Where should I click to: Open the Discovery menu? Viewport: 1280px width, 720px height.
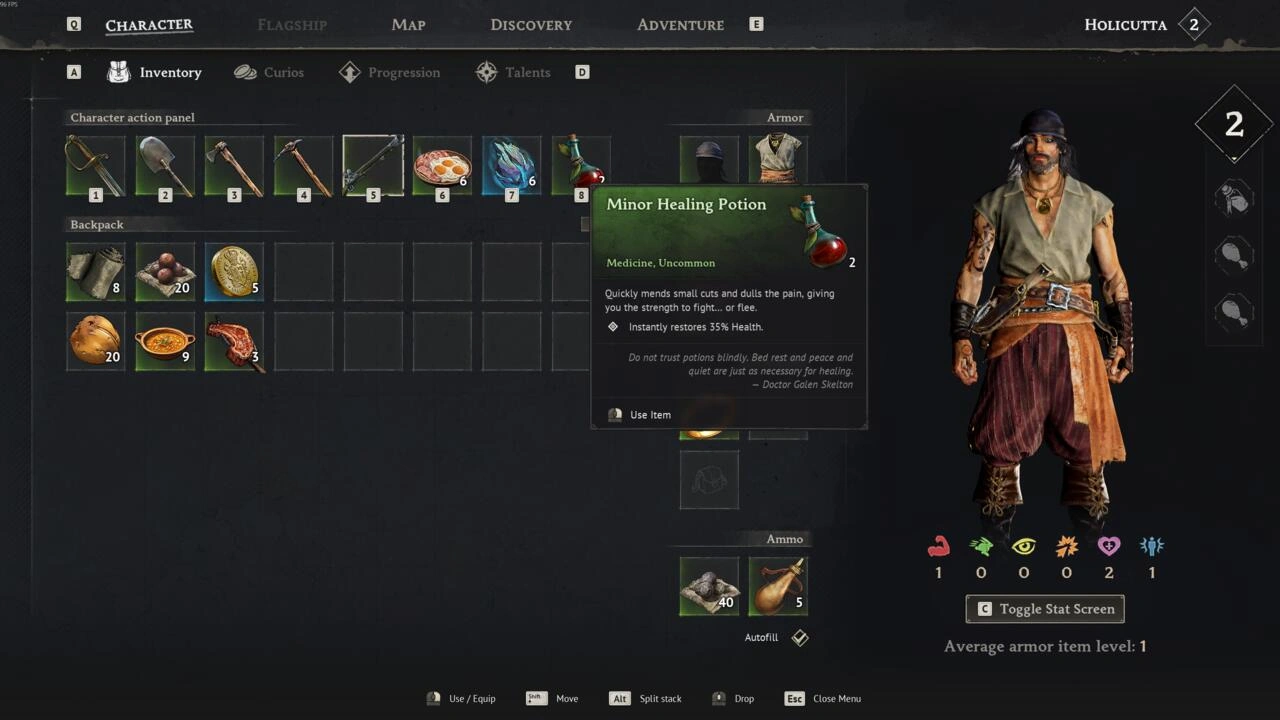[531, 25]
